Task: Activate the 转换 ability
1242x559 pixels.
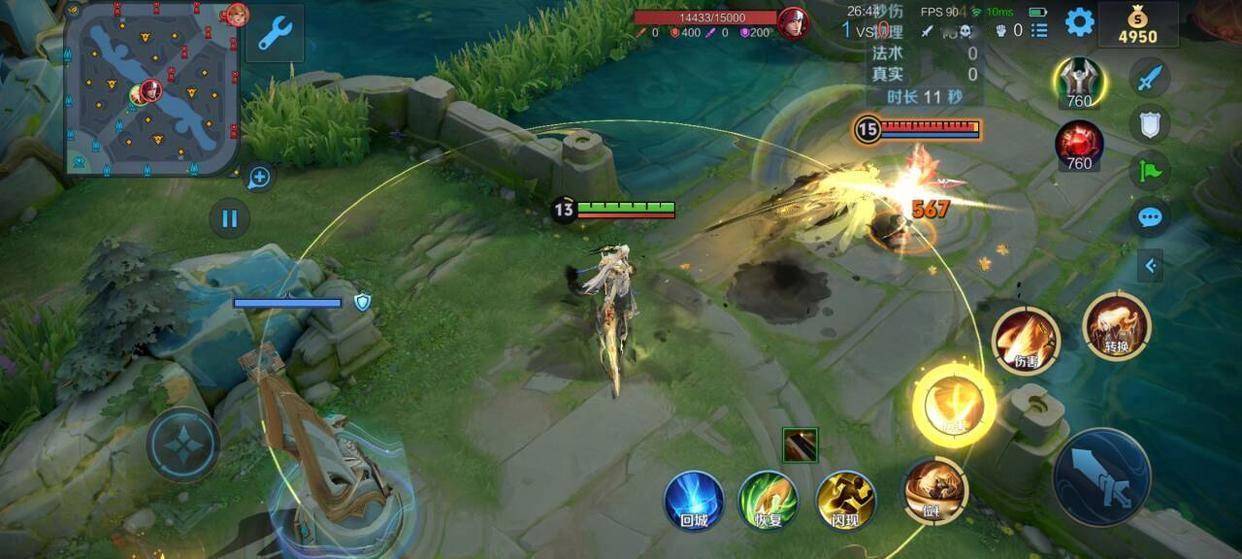Action: click(1116, 325)
